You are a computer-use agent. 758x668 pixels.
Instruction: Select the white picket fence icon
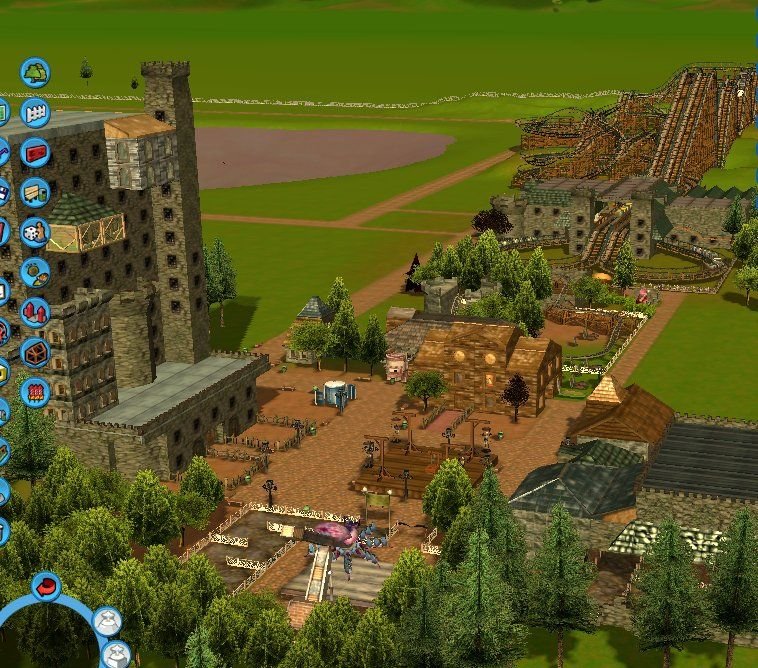[x=35, y=113]
